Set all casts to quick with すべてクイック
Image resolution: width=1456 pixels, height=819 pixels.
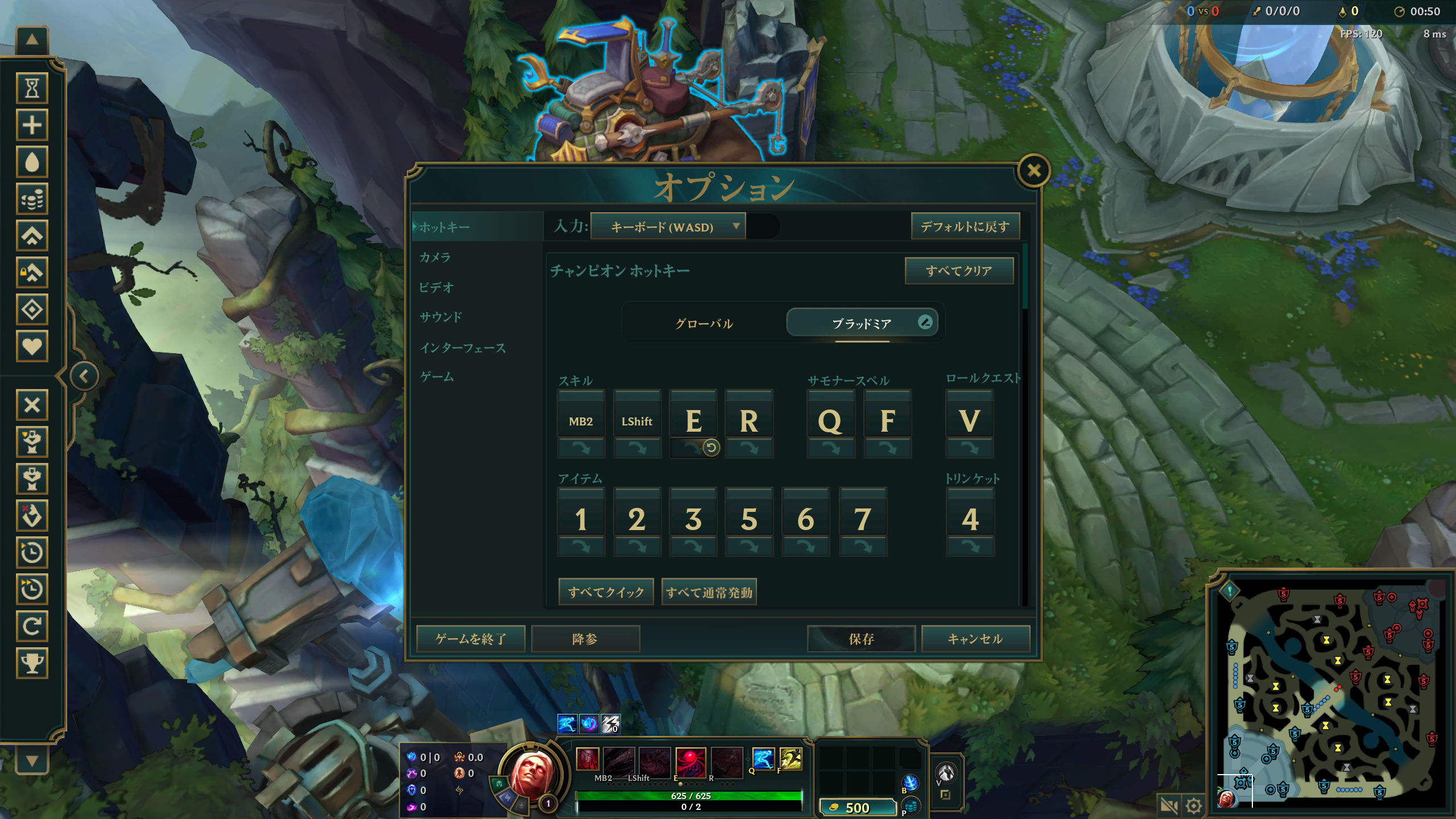click(606, 592)
